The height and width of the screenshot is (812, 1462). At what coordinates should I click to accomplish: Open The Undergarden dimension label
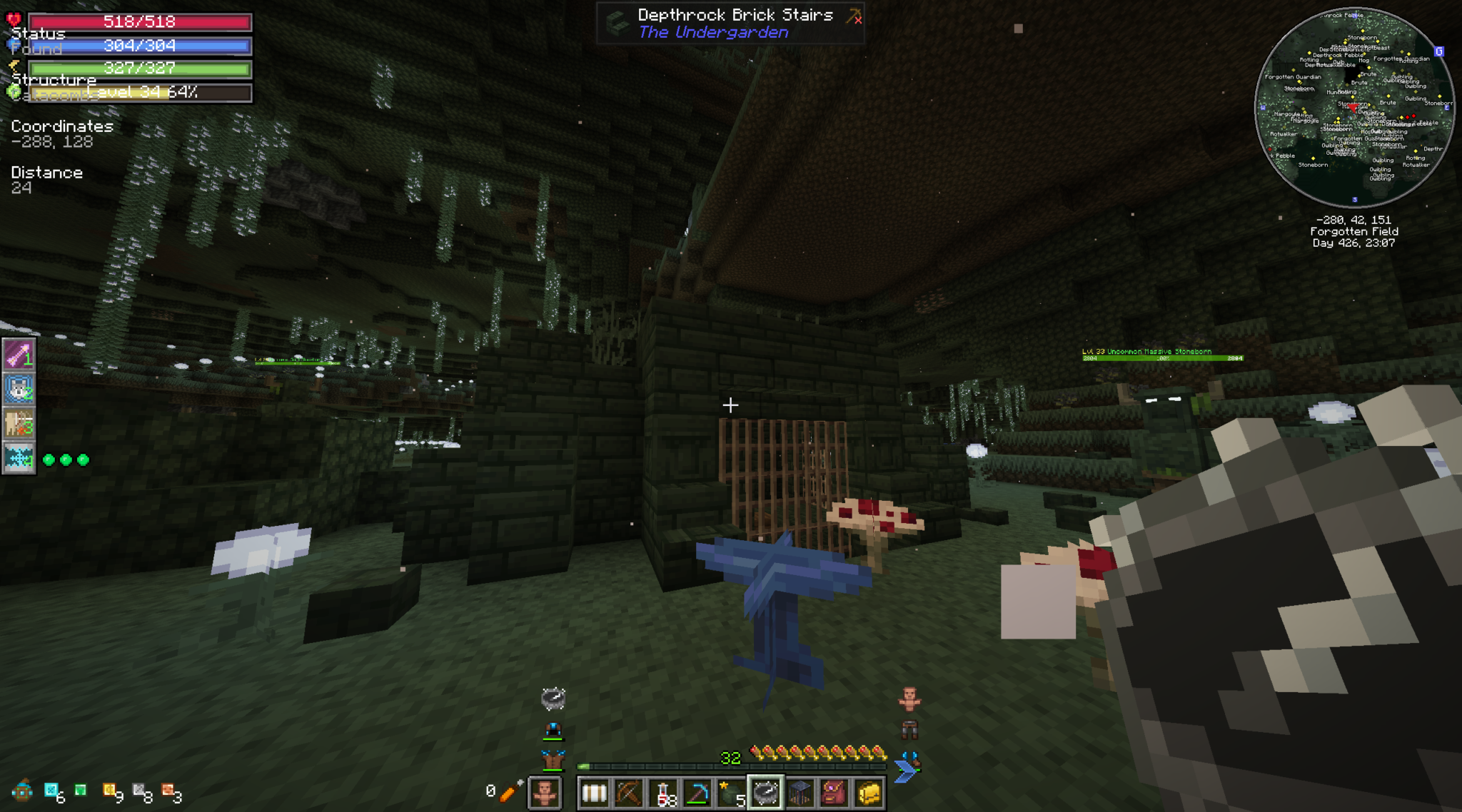tap(714, 31)
